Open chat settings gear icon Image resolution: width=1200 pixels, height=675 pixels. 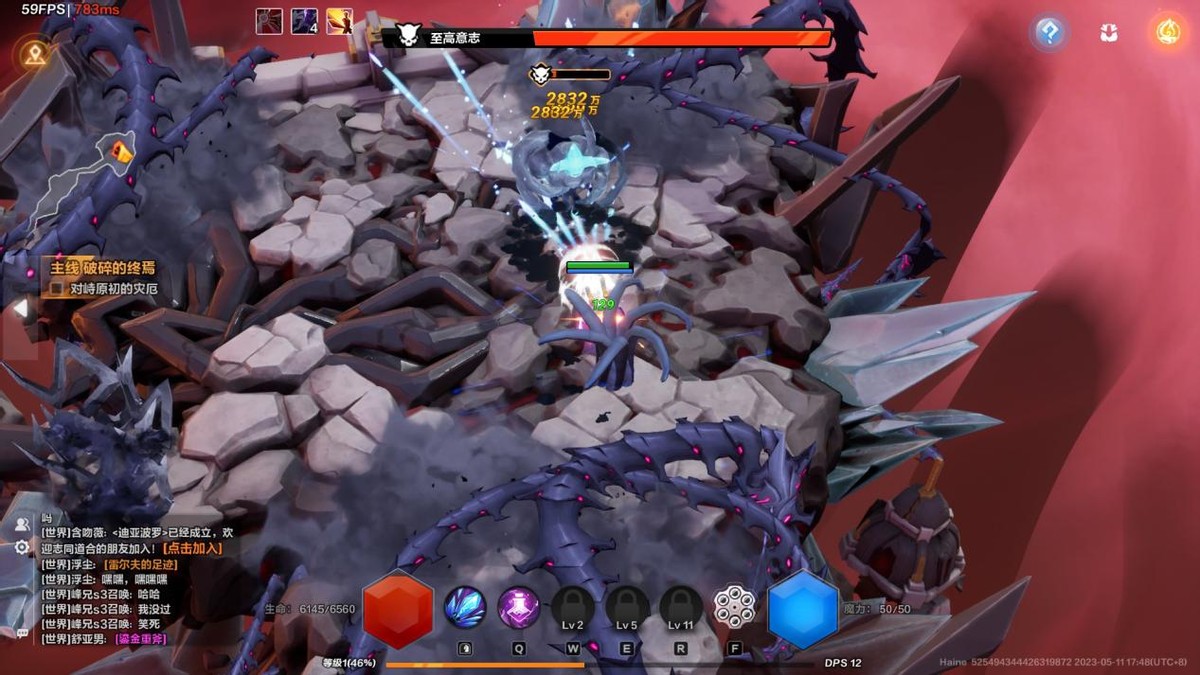tap(22, 547)
